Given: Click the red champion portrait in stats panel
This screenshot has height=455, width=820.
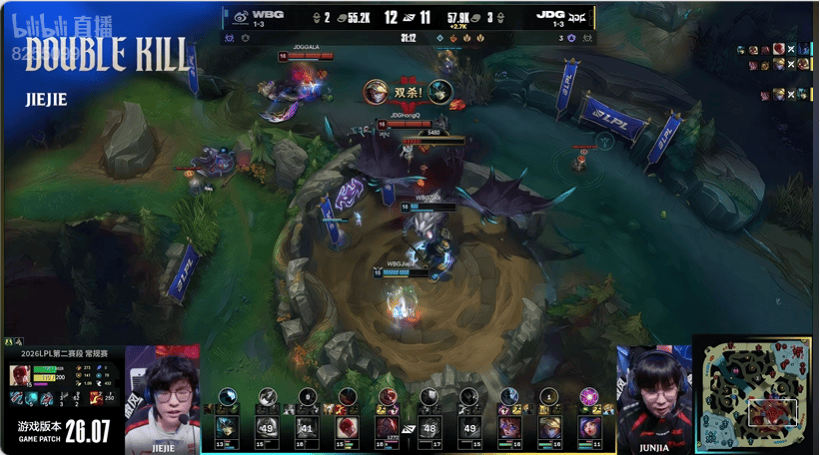Looking at the screenshot, I should [19, 375].
